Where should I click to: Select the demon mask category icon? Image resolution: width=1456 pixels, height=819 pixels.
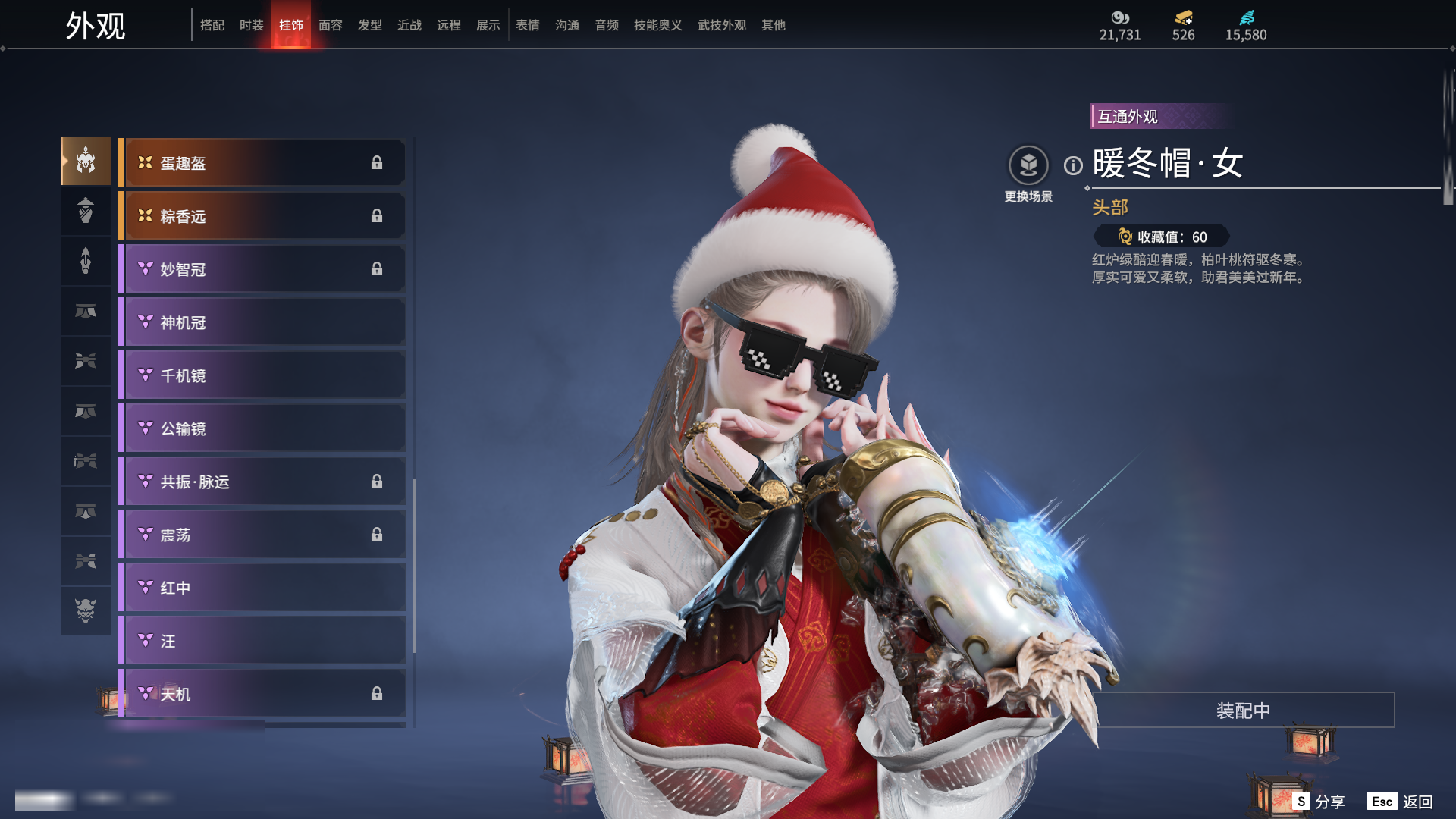point(86,610)
